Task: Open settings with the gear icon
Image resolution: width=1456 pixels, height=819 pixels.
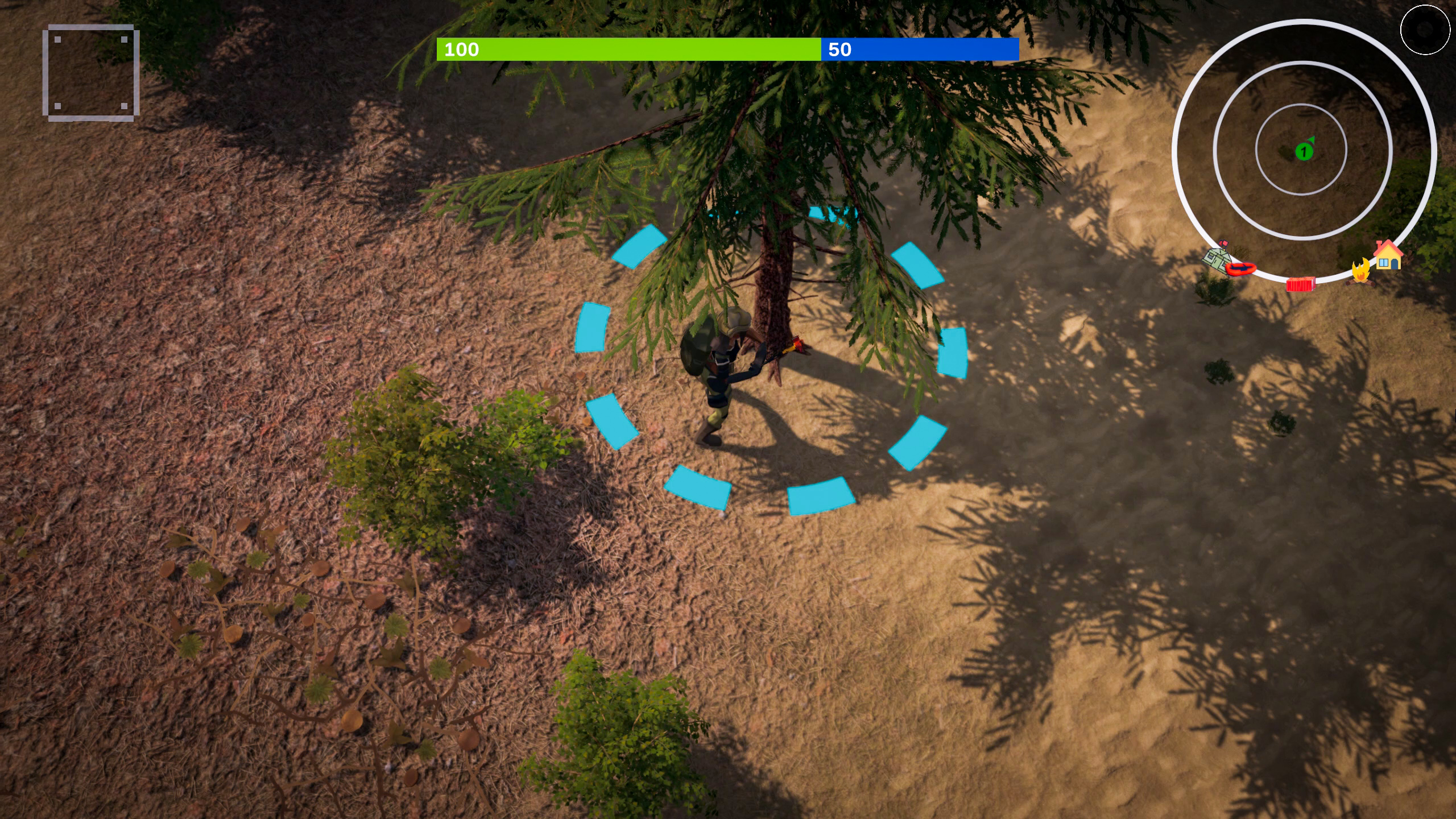Action: (1424, 31)
